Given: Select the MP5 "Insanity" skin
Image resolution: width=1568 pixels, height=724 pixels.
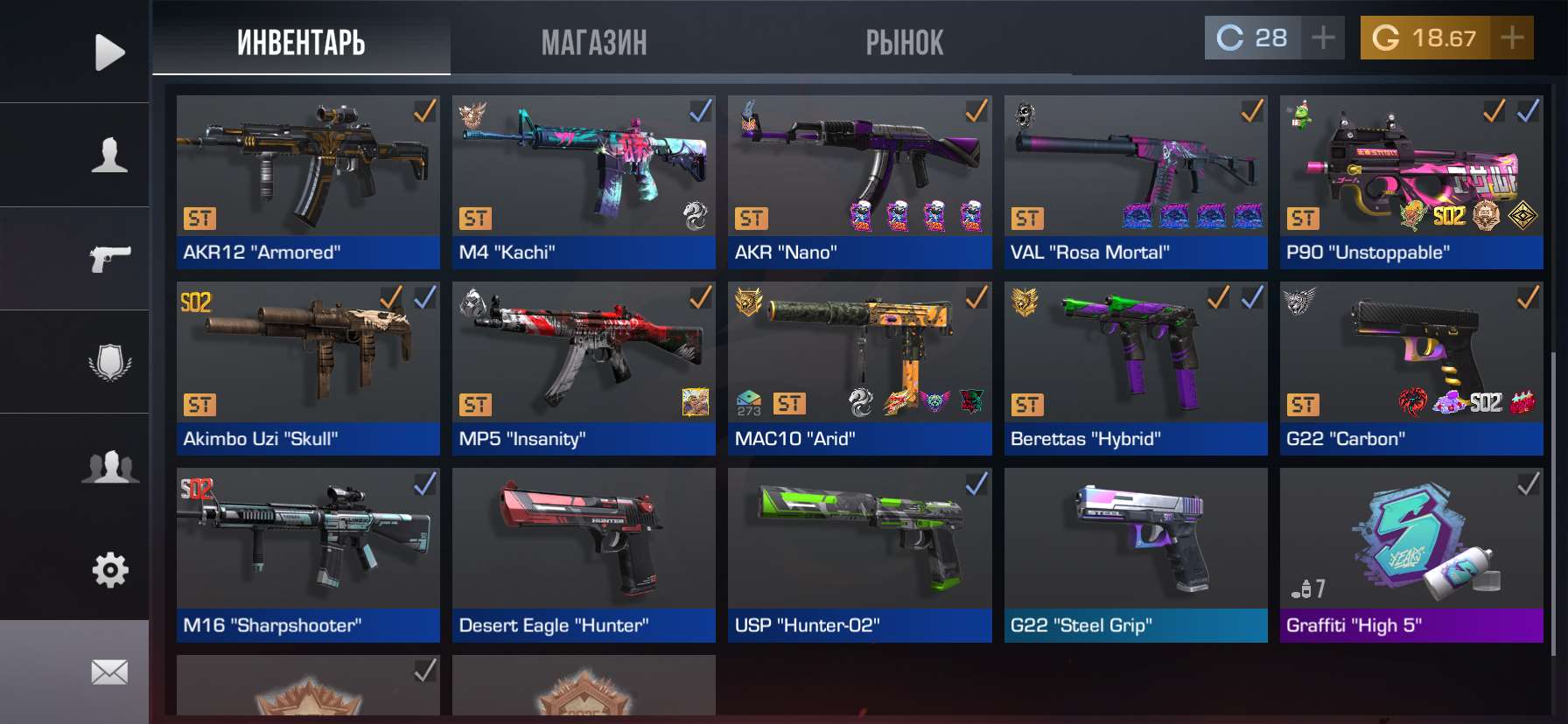Looking at the screenshot, I should pos(584,368).
